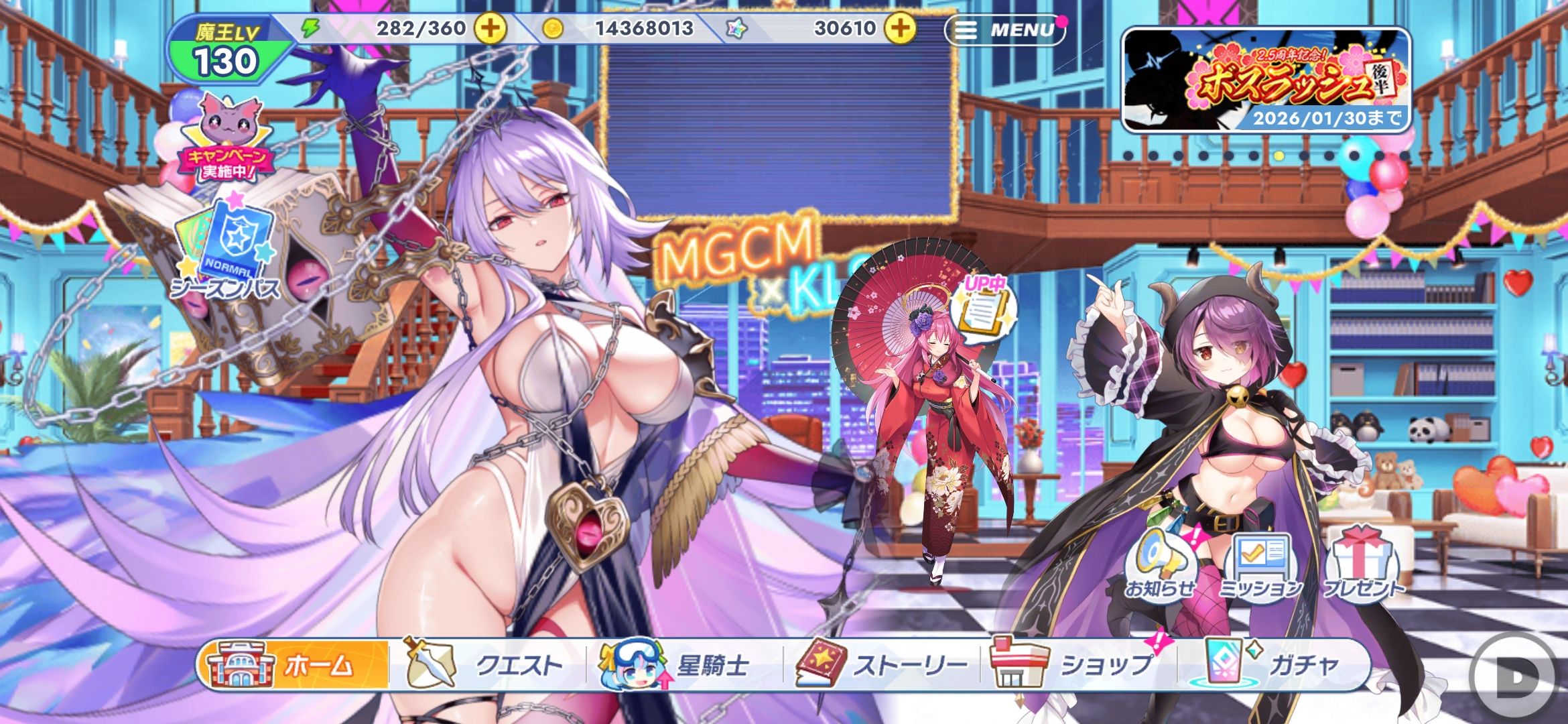Tap the plus beside the 30610 gem count

[899, 28]
